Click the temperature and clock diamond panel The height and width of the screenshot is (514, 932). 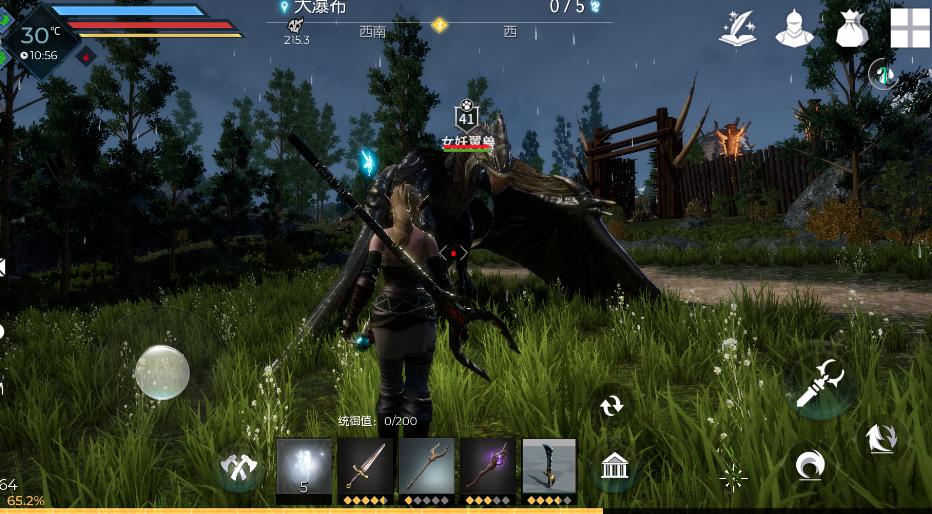coord(38,40)
